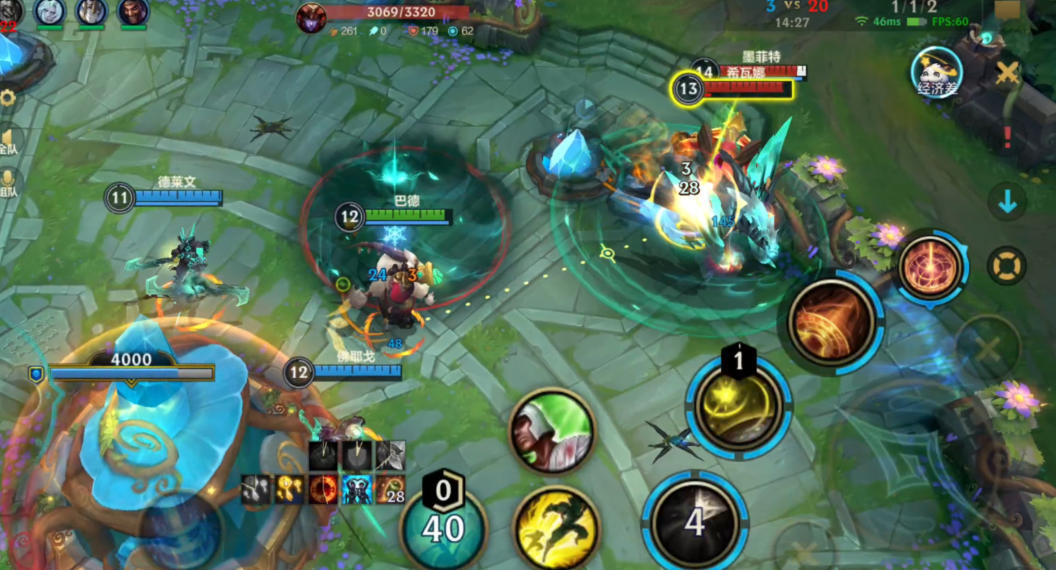Activate the green-hooded champion summoner spell

[552, 431]
